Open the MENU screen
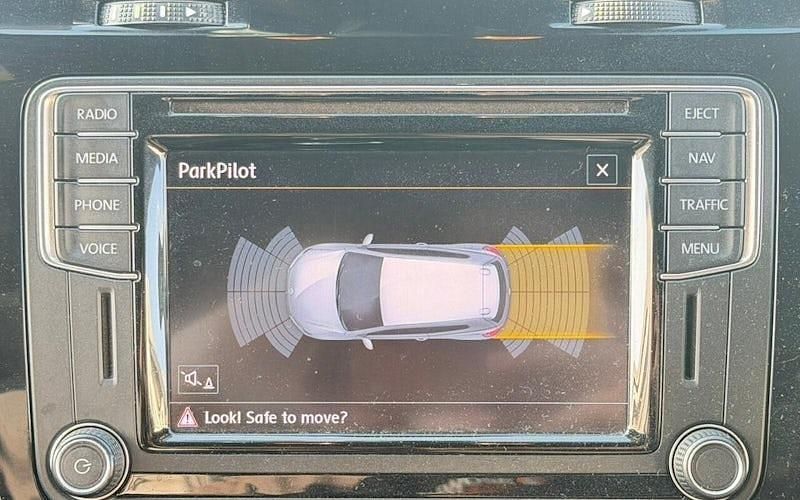800x500 pixels. coord(701,248)
